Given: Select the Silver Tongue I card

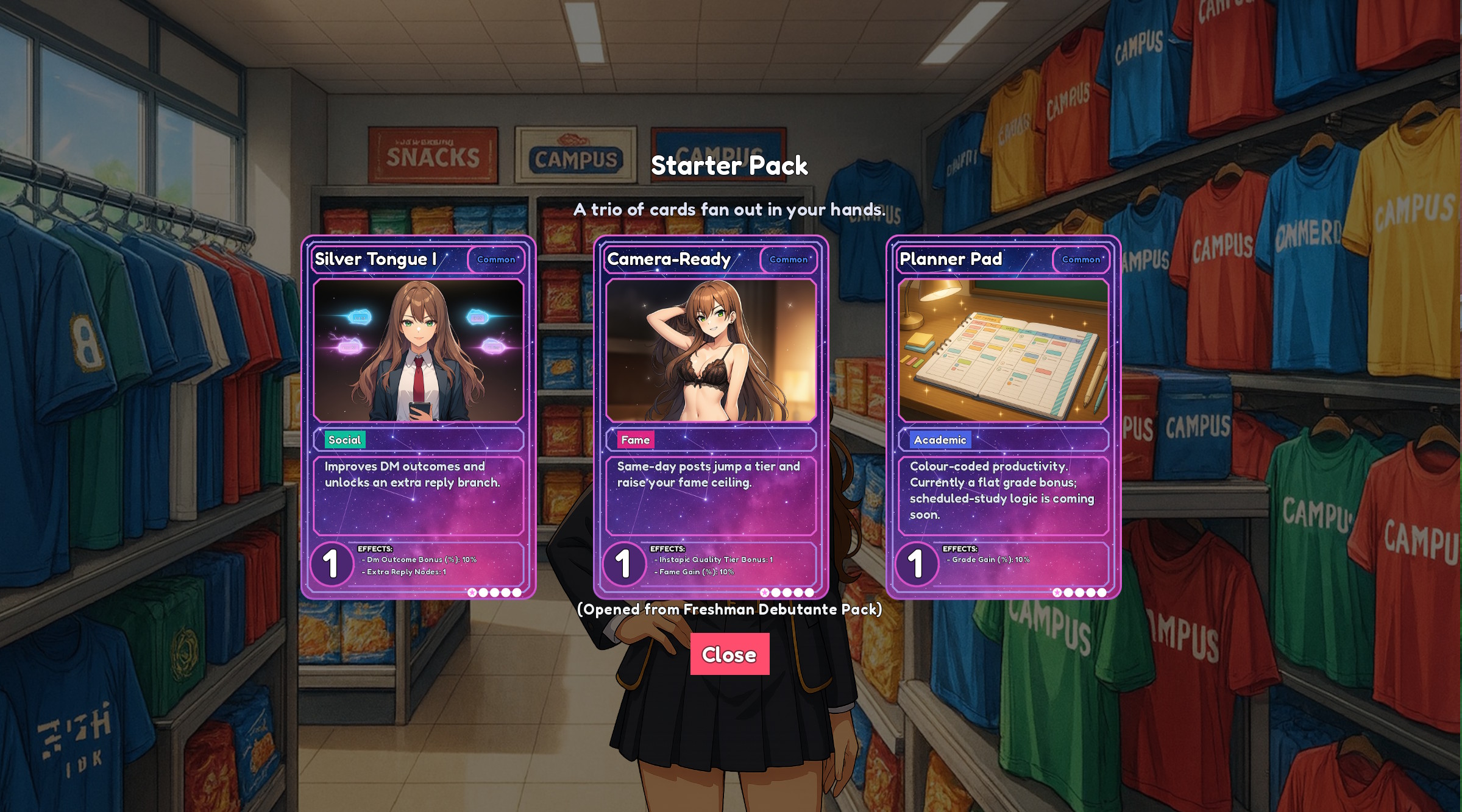Looking at the screenshot, I should click(419, 417).
